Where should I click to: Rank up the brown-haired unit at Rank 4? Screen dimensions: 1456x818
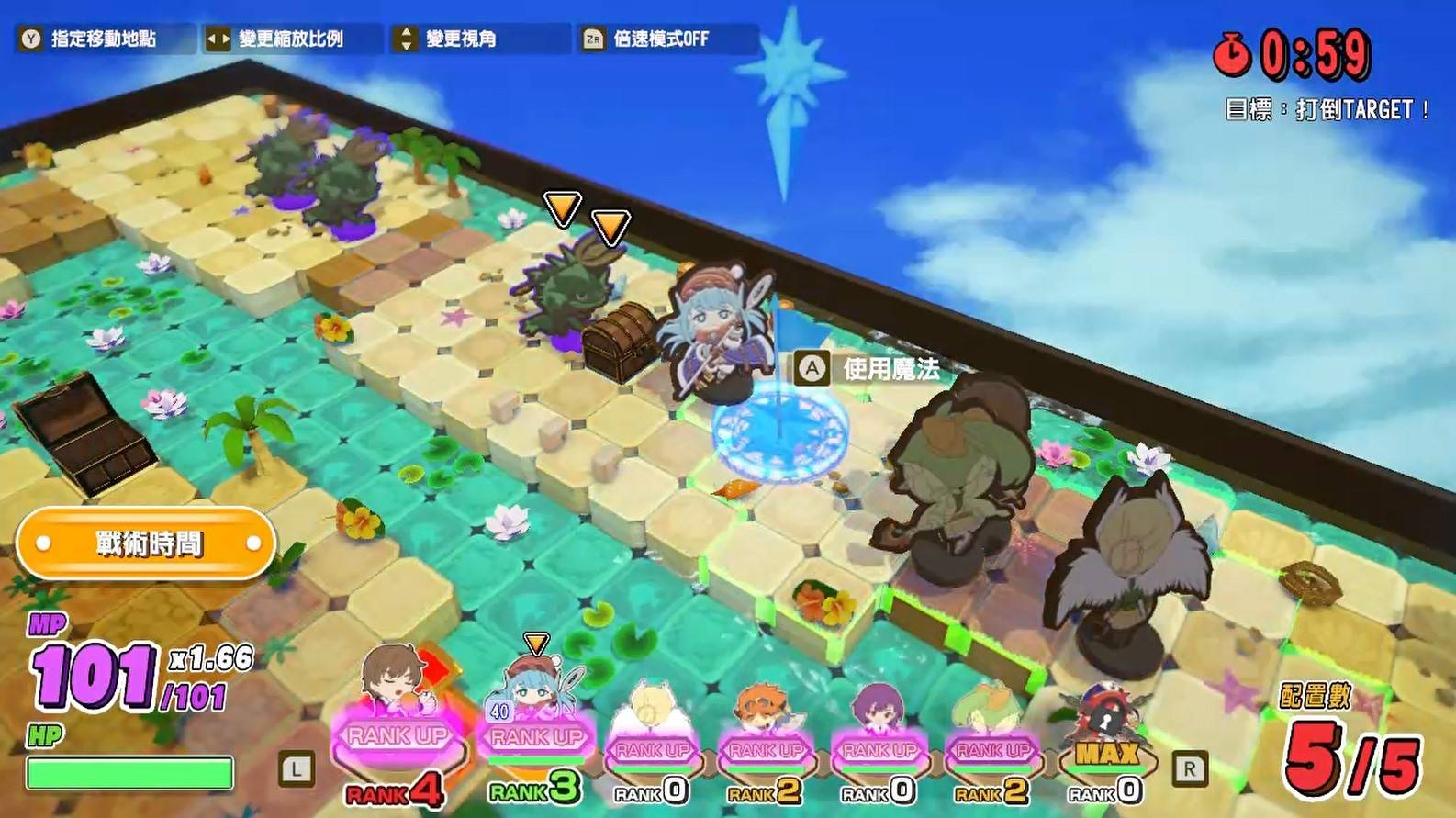pos(398,736)
